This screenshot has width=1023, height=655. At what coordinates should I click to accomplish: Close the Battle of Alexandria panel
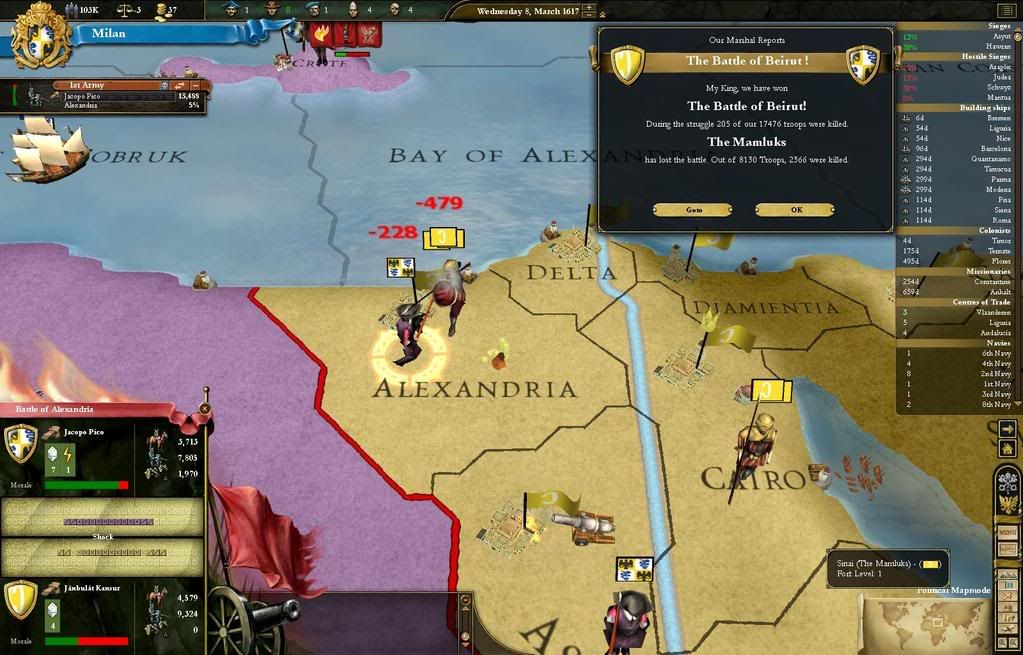click(x=205, y=408)
